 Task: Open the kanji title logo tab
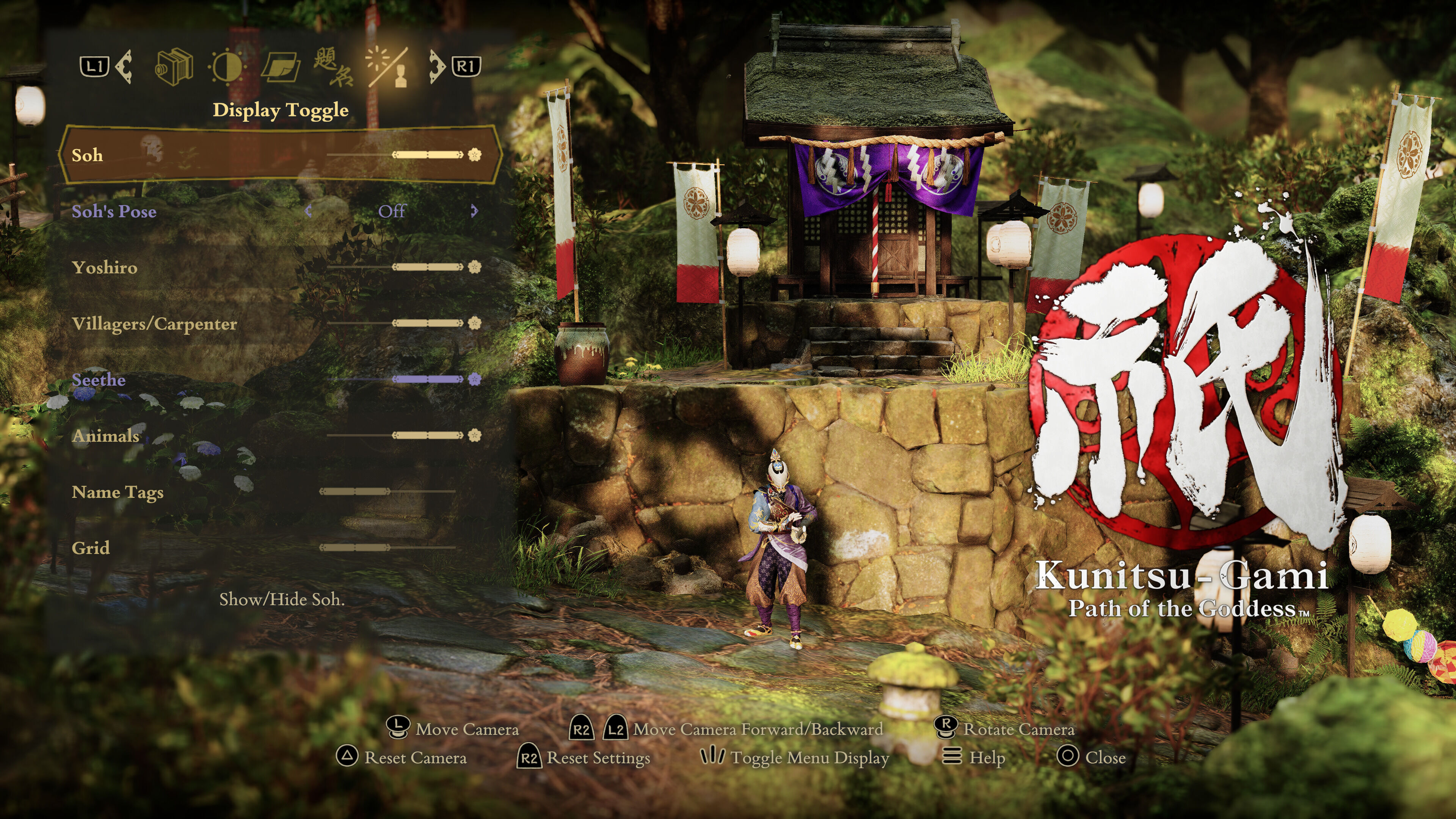click(x=334, y=67)
